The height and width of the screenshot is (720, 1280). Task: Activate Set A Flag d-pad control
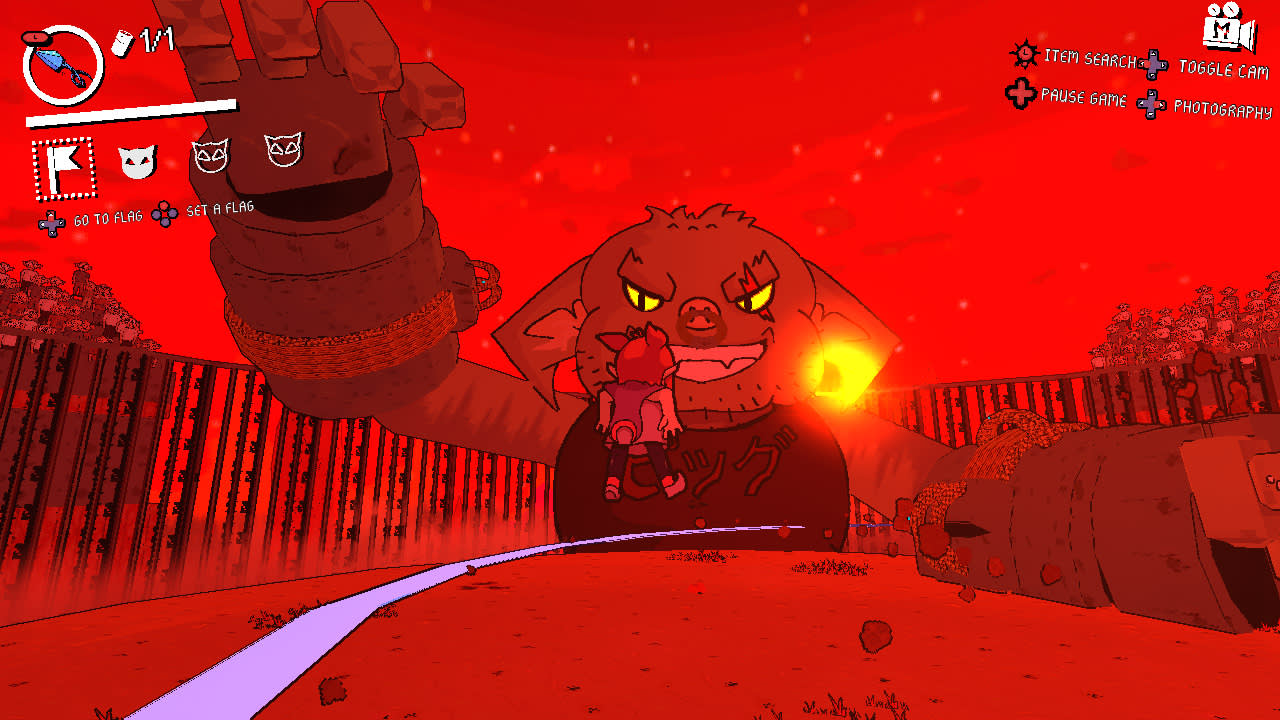pos(165,212)
